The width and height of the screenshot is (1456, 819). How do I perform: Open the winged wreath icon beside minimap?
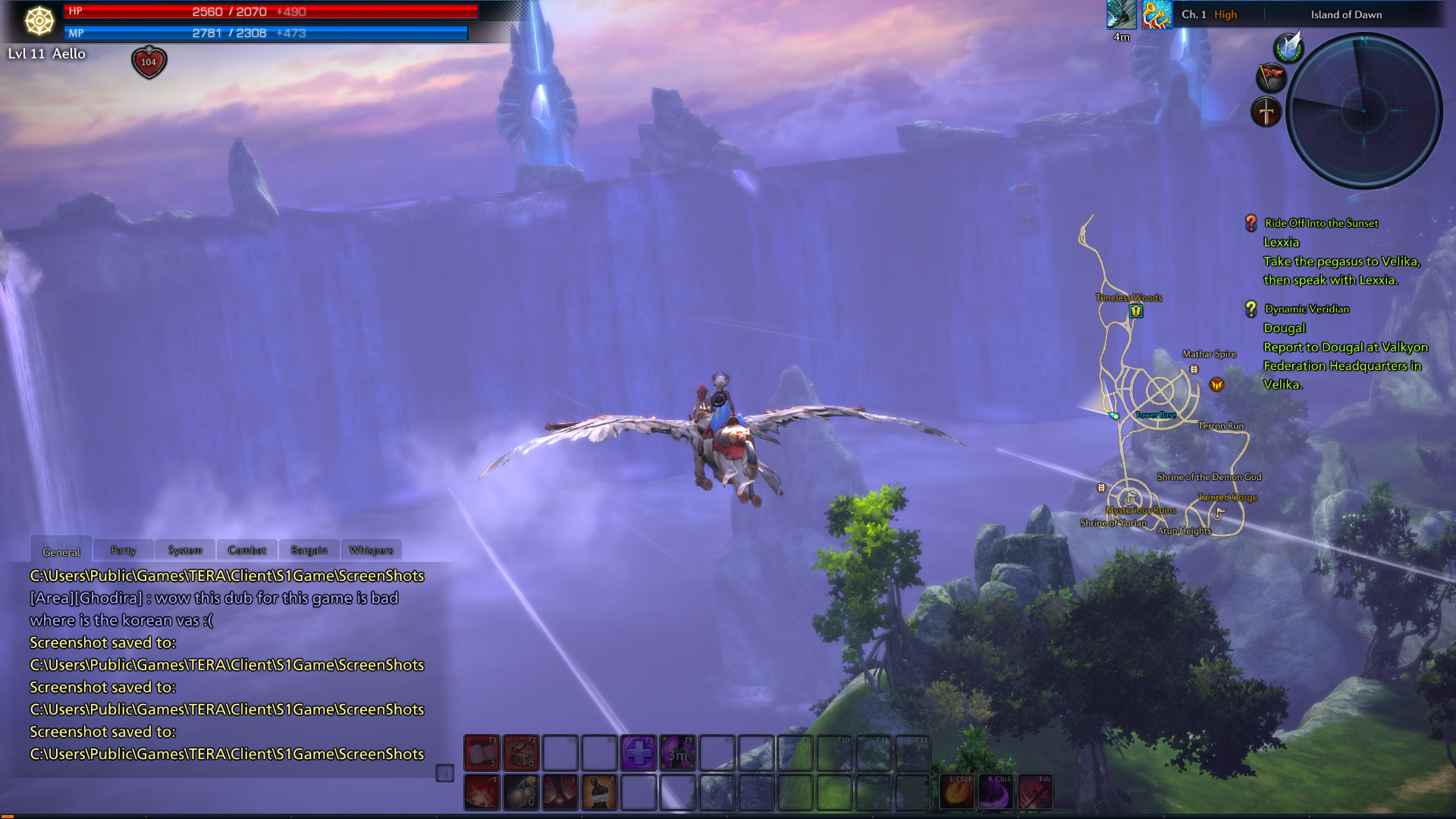pos(1288,48)
